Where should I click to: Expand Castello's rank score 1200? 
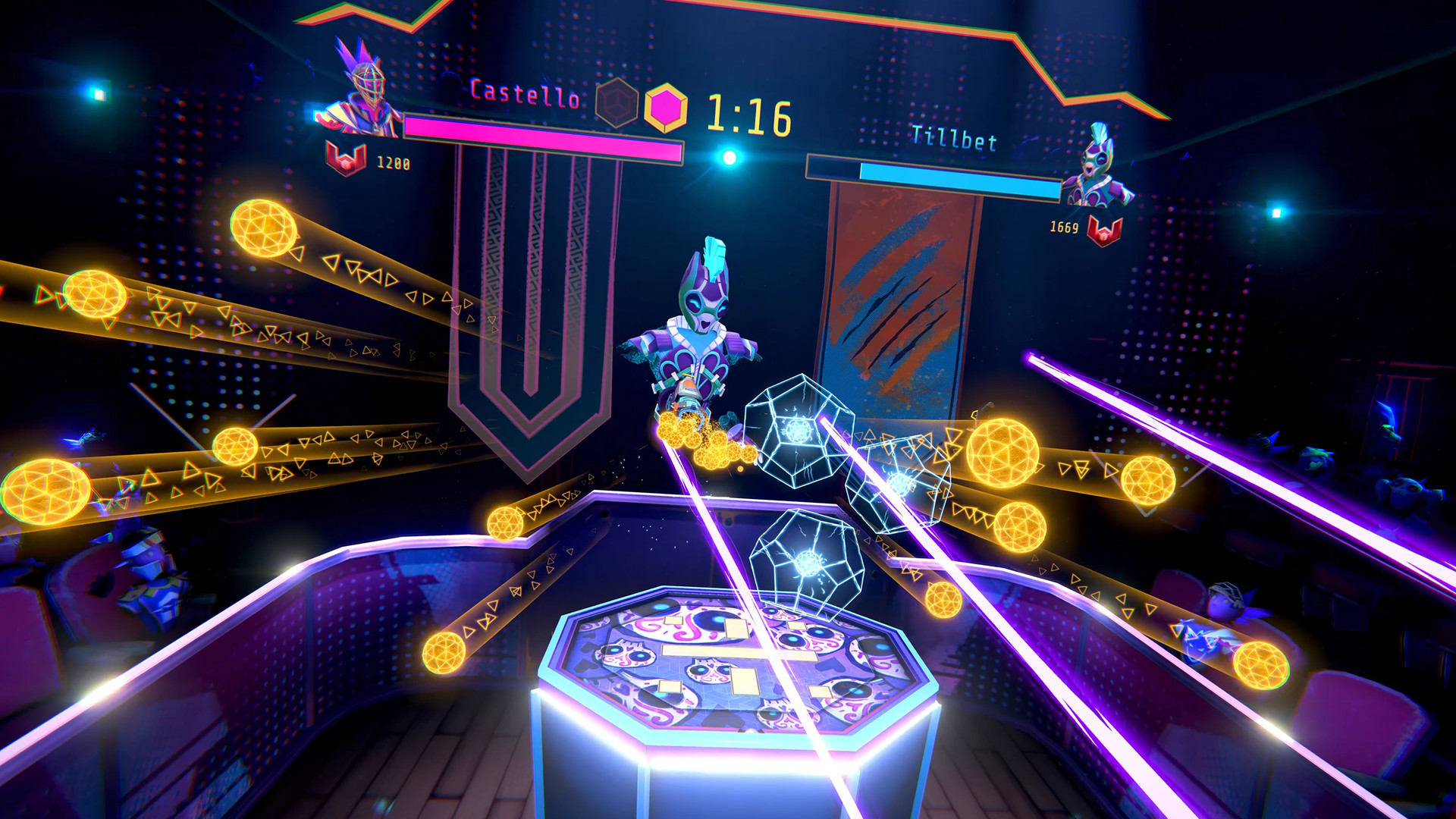(x=394, y=162)
